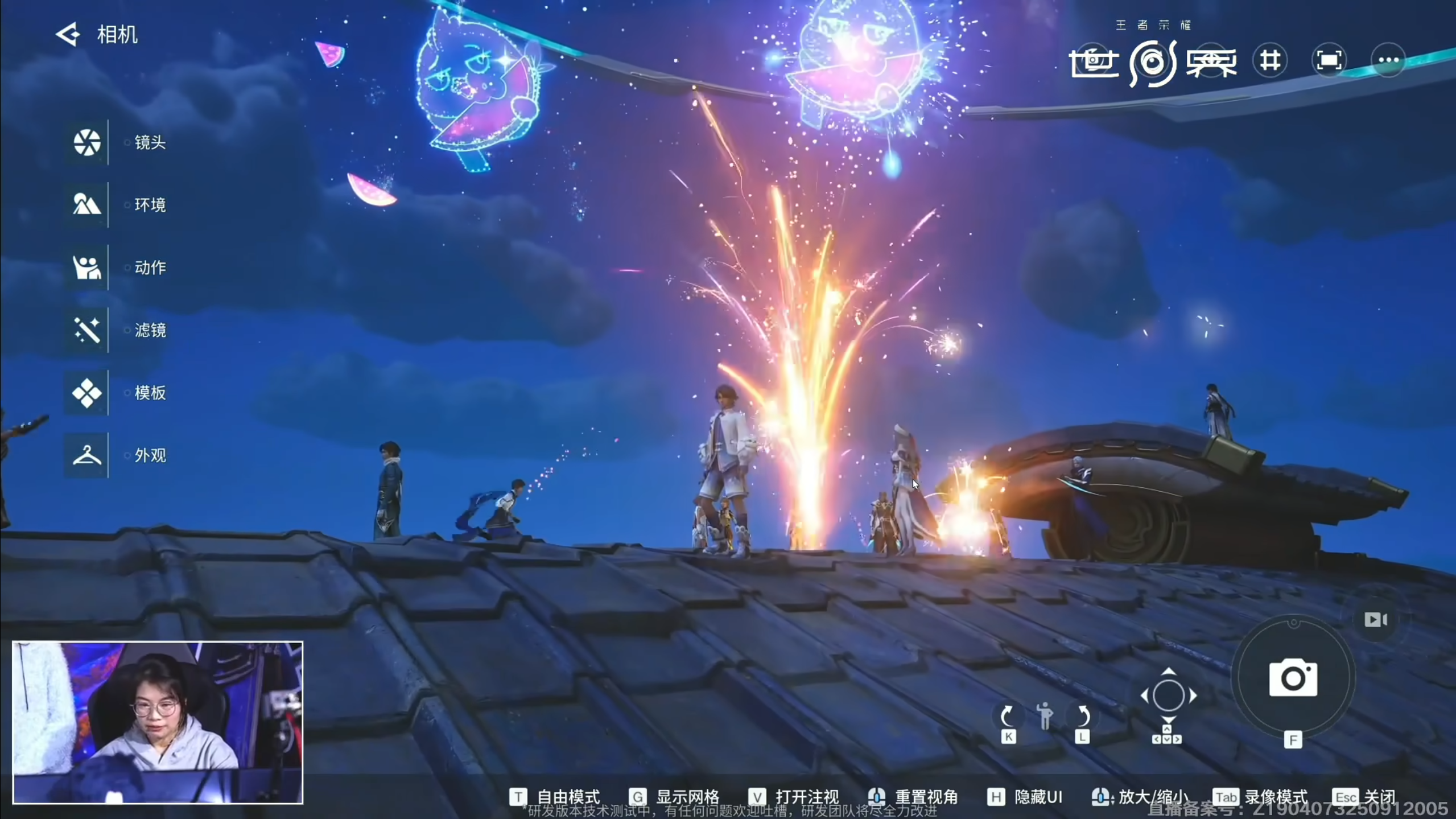Open the 镜头 lens settings

tap(87, 142)
